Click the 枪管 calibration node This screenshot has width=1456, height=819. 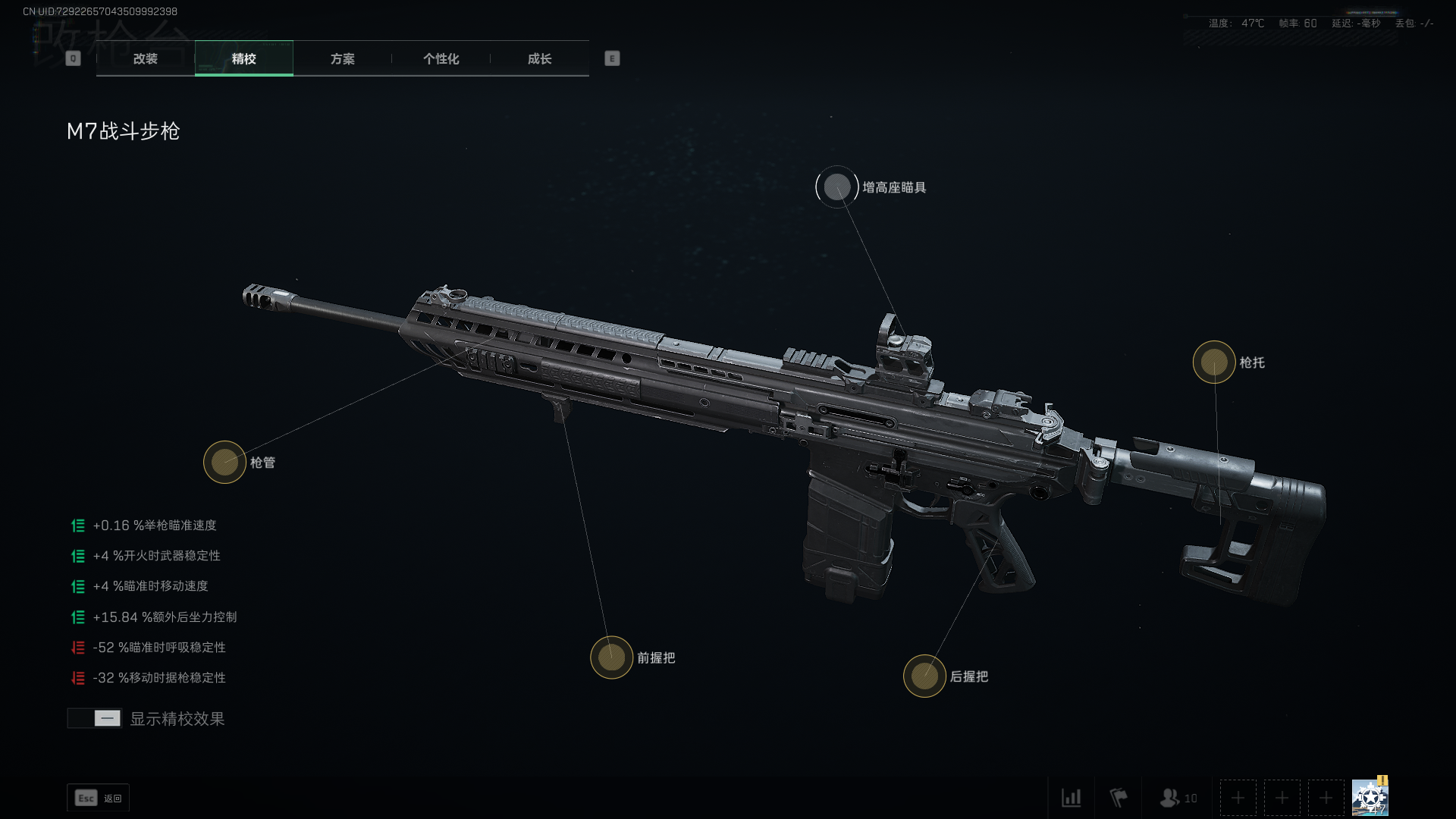(224, 462)
